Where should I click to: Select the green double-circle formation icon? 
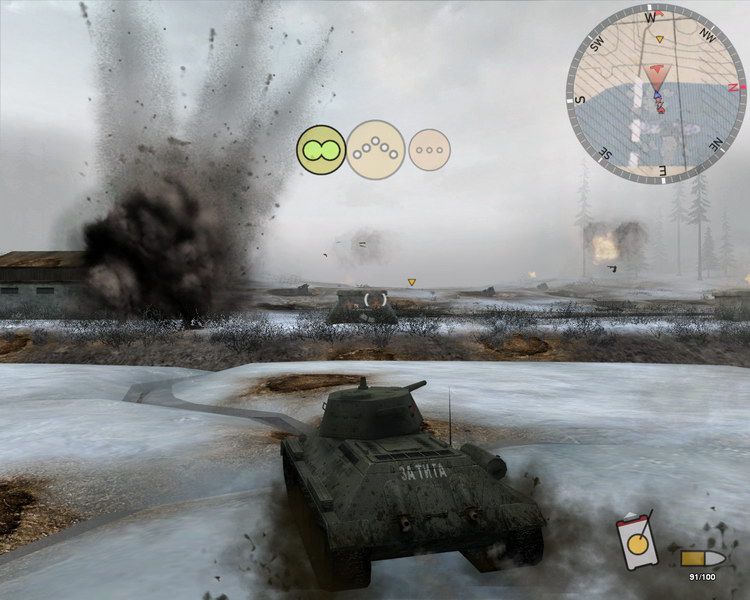(321, 150)
